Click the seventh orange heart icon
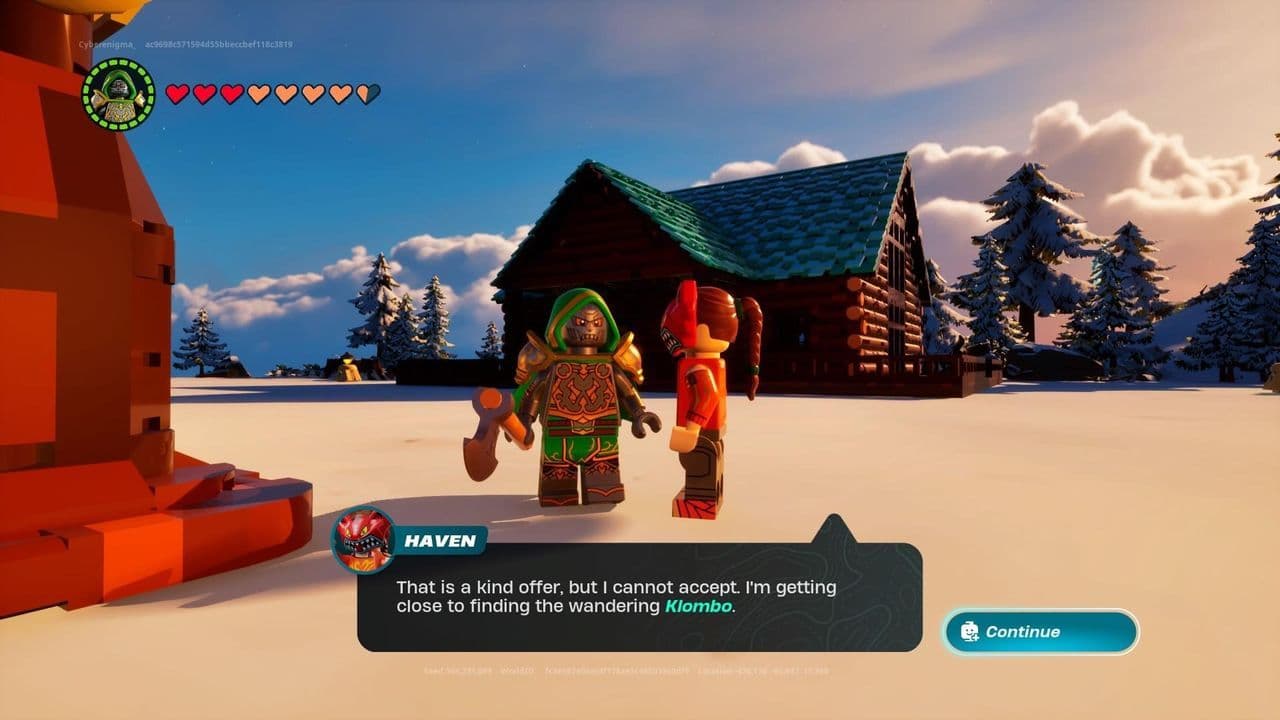 click(x=340, y=95)
